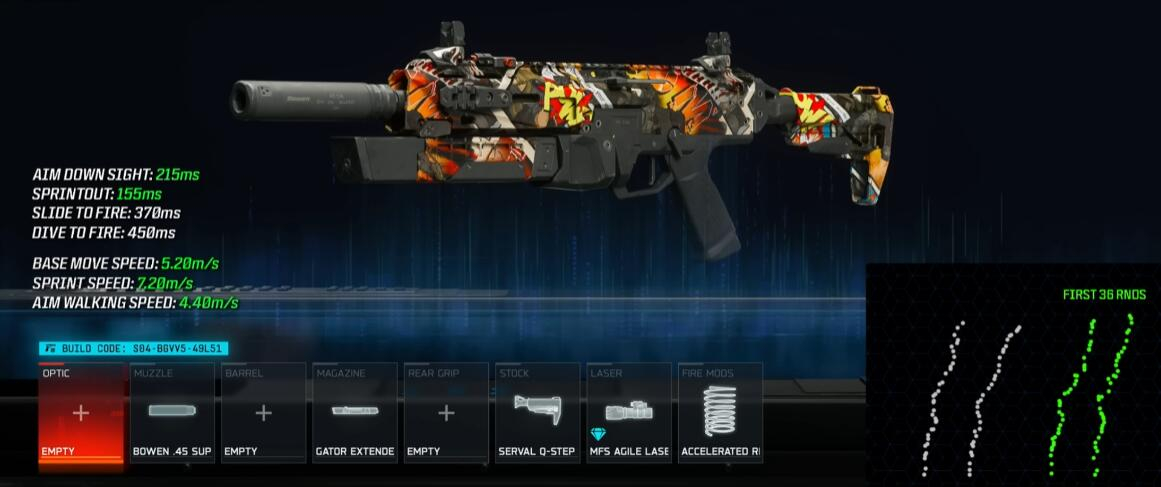Open the Muzzle slot with Bowen .45 suppressor
The width and height of the screenshot is (1161, 487).
pyautogui.click(x=172, y=413)
